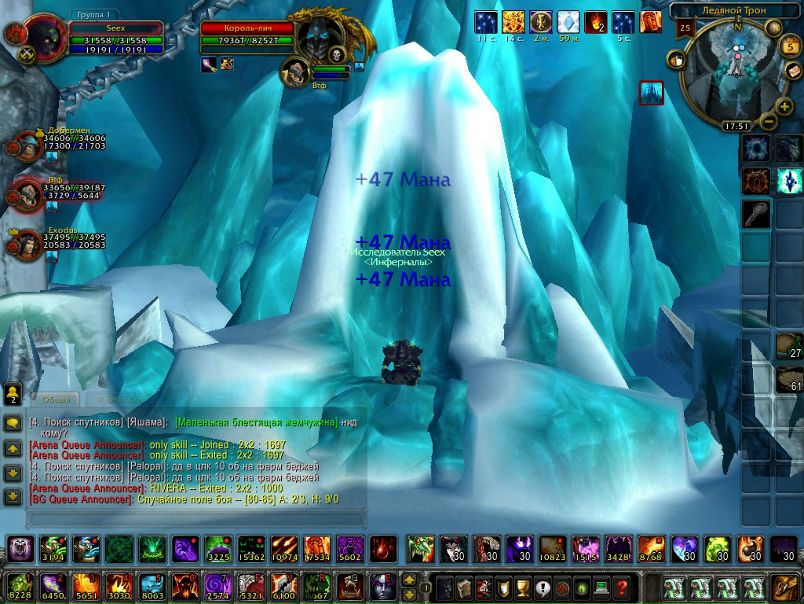804x604 pixels.
Task: Click the ice crystal buff icon
Action: 568,22
